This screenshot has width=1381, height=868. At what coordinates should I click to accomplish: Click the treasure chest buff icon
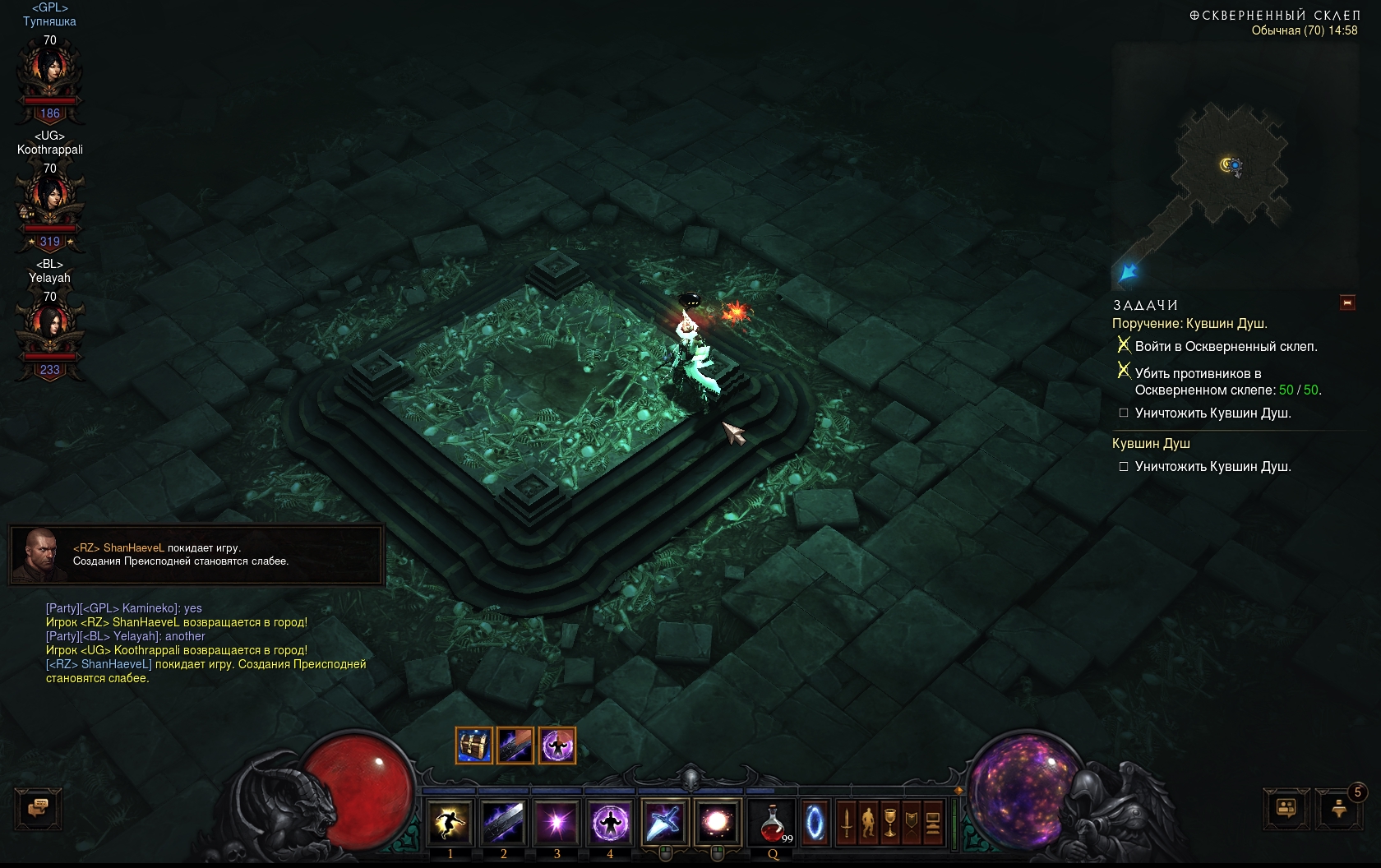(474, 746)
